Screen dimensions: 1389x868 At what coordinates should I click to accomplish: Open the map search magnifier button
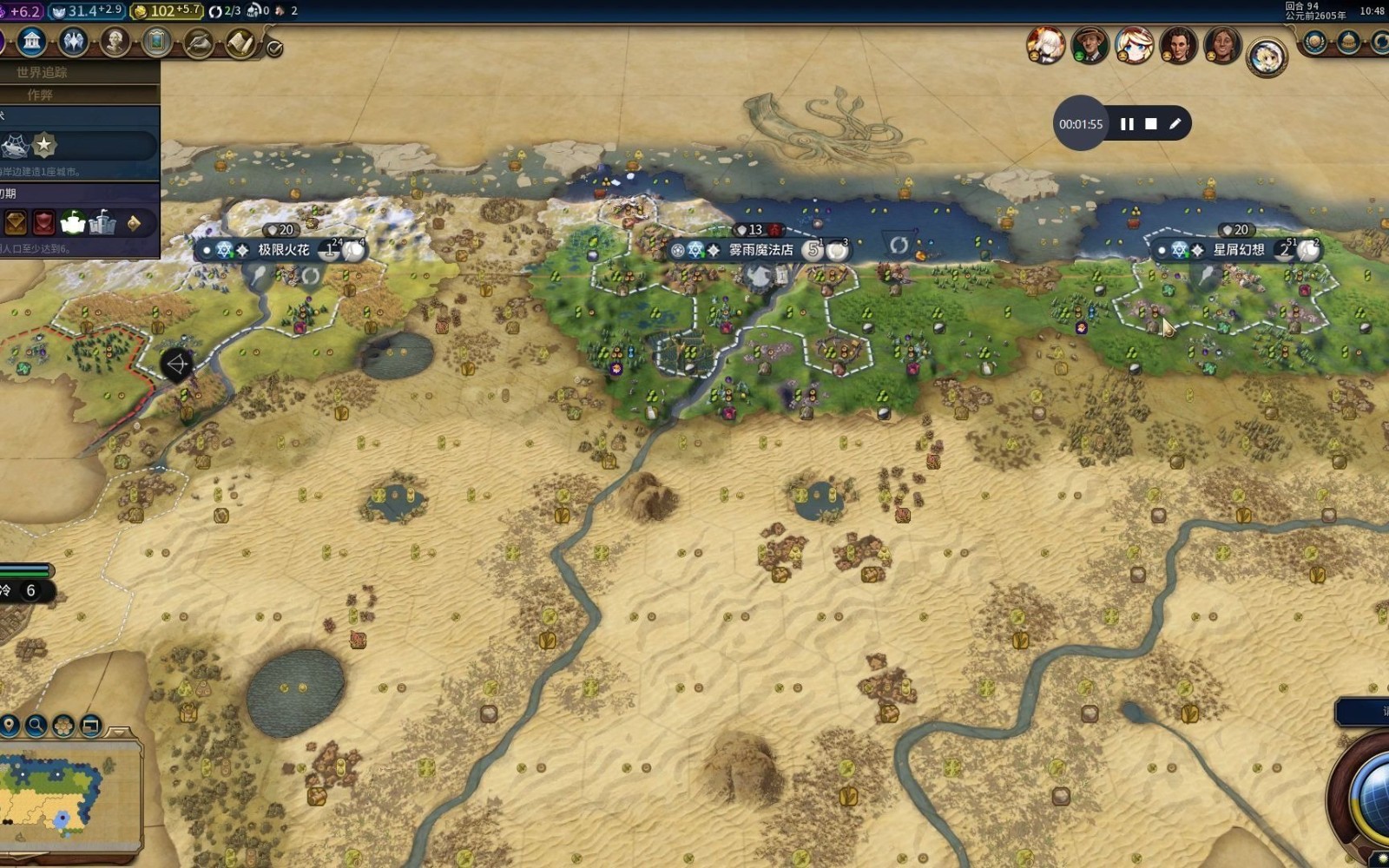click(x=36, y=725)
